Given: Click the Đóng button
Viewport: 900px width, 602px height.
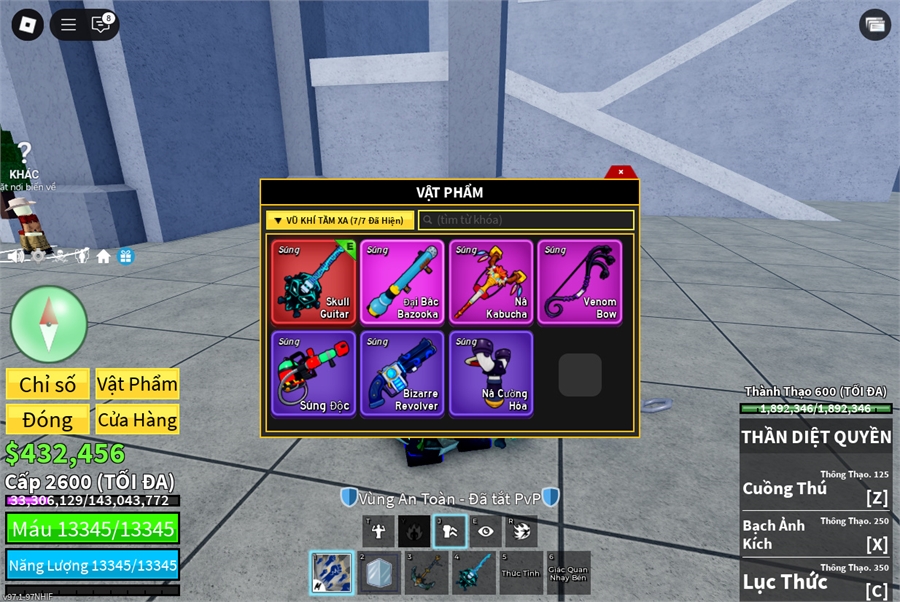Looking at the screenshot, I should coord(48,420).
